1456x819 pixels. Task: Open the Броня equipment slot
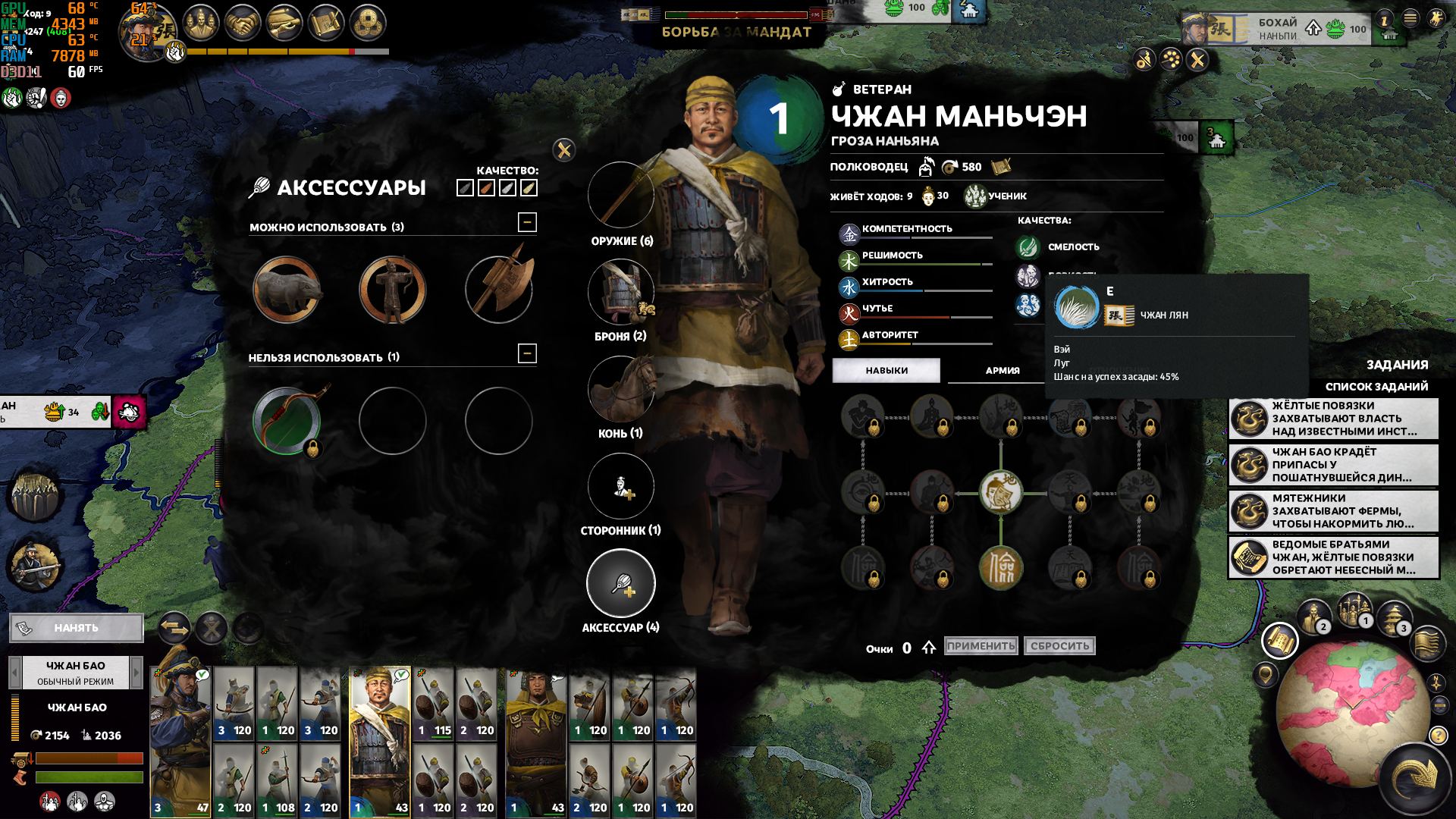(x=621, y=293)
